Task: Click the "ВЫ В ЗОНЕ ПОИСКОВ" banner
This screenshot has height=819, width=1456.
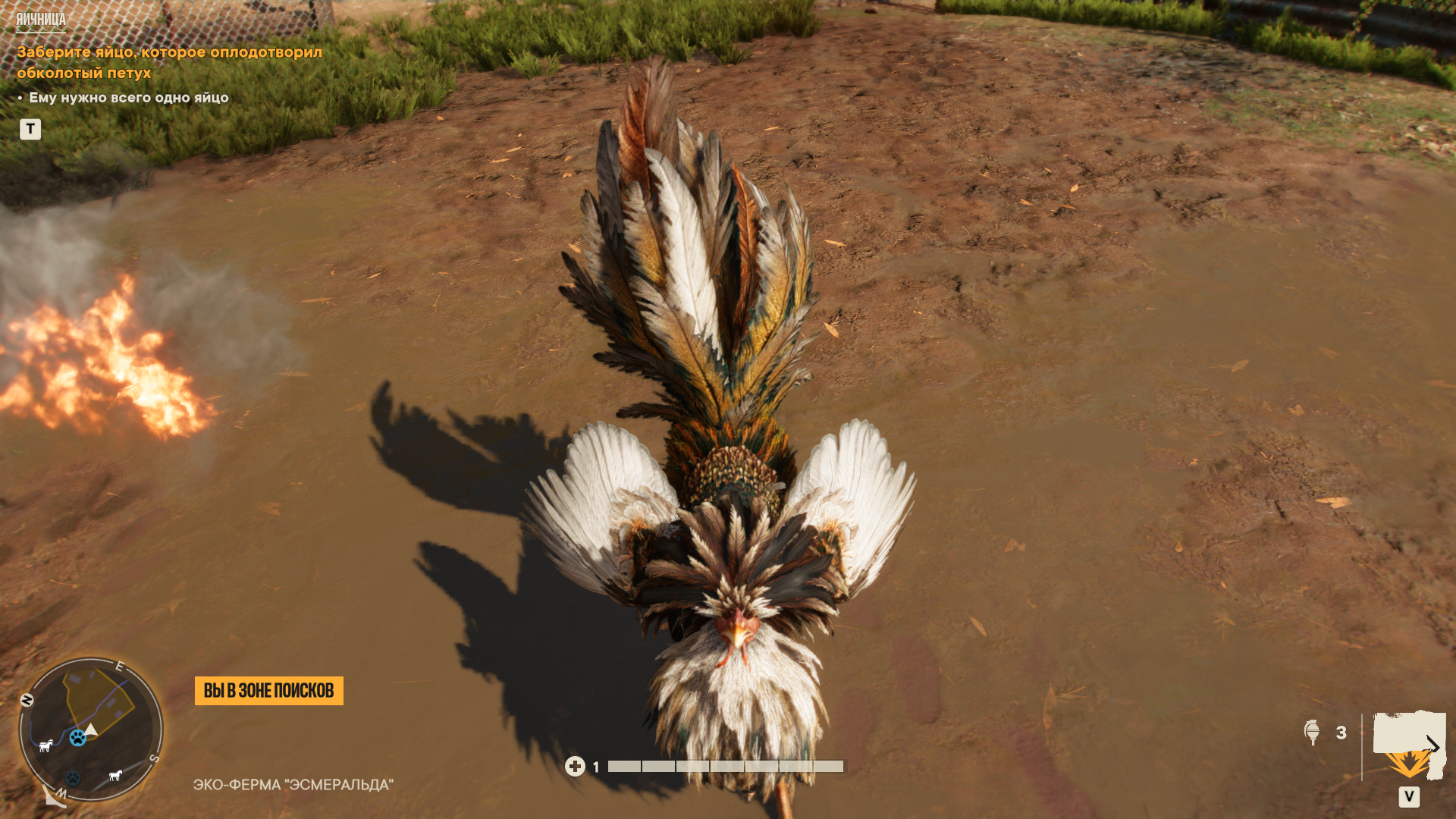Action: (x=268, y=690)
